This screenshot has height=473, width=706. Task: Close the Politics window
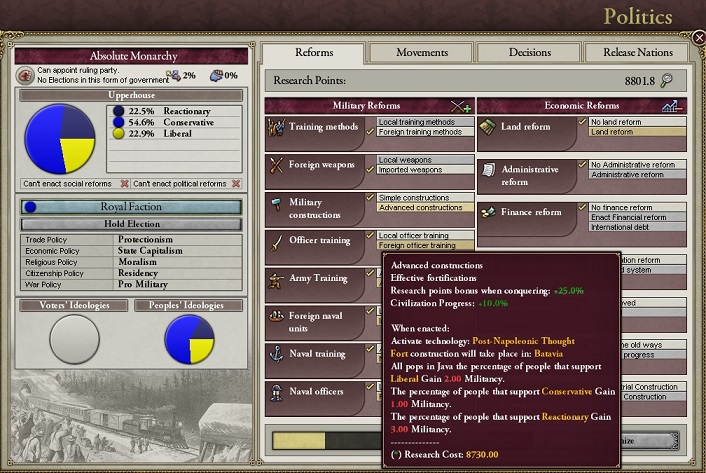(x=698, y=37)
